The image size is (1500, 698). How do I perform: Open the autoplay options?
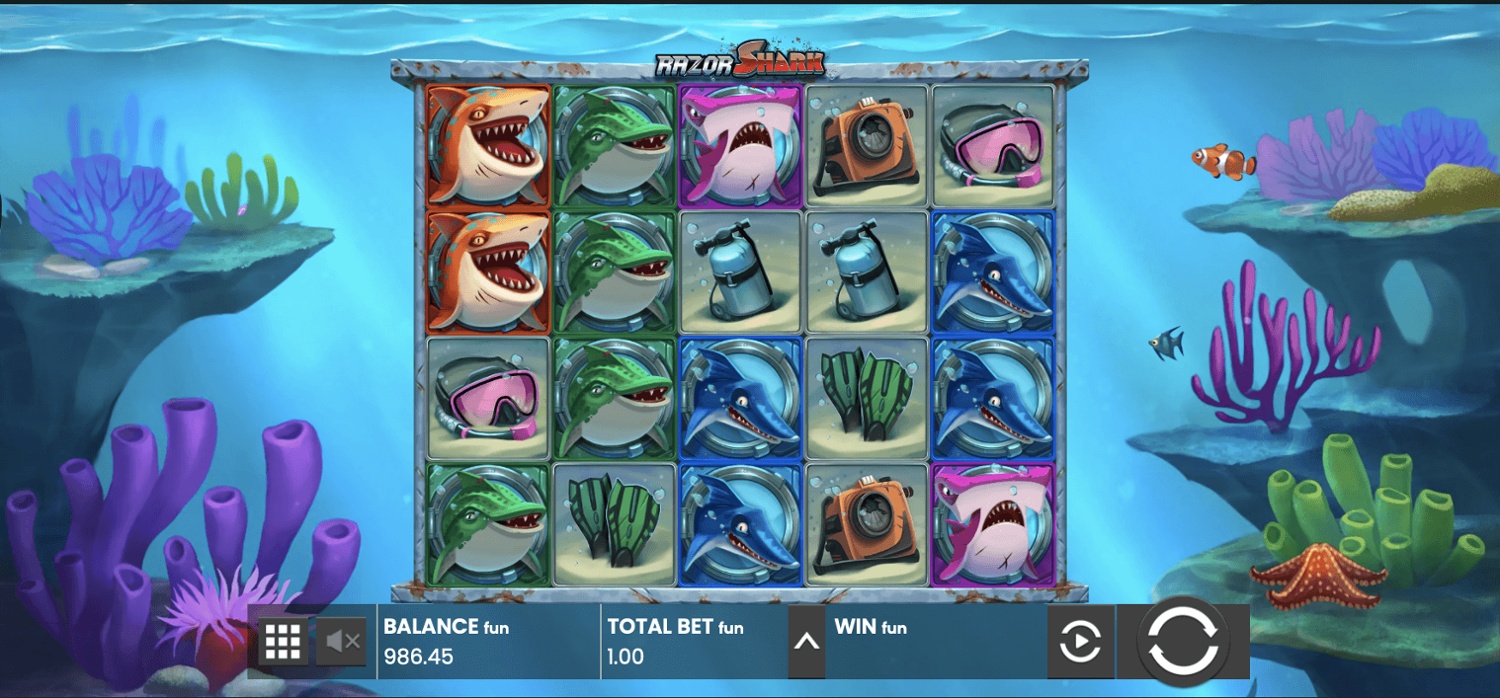[x=1079, y=641]
